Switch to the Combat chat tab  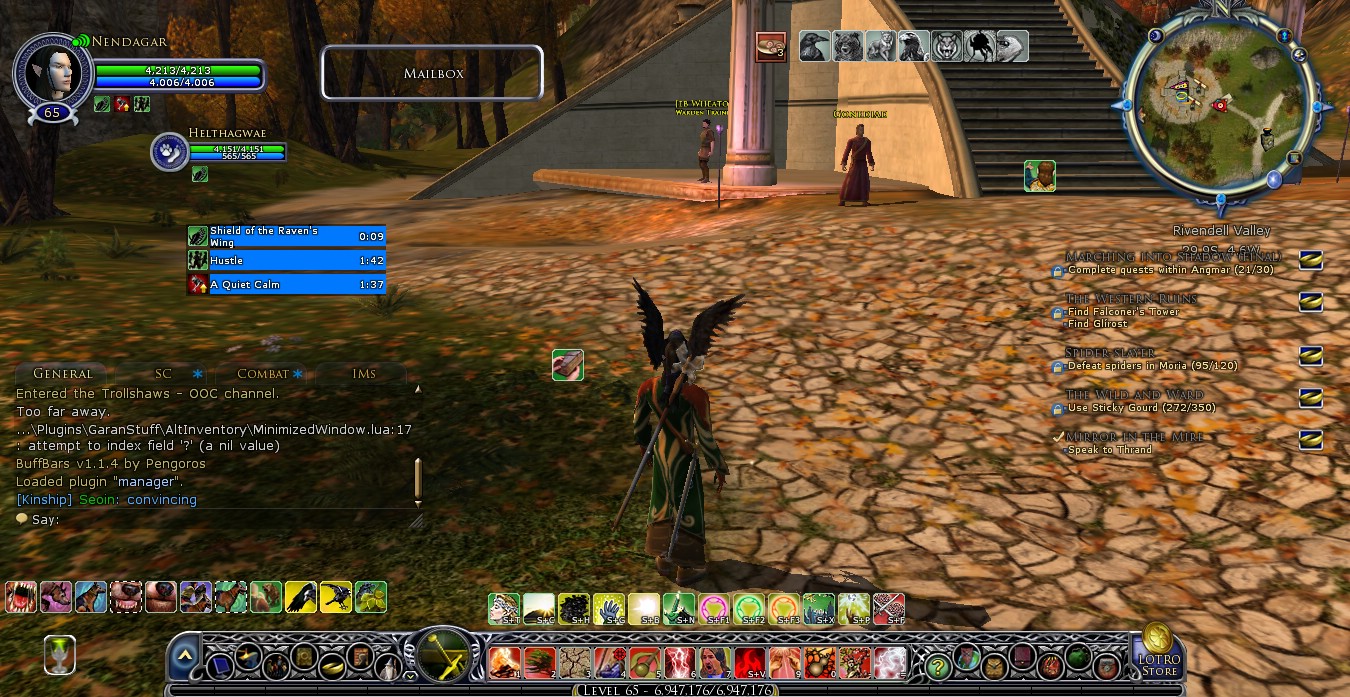coord(263,374)
